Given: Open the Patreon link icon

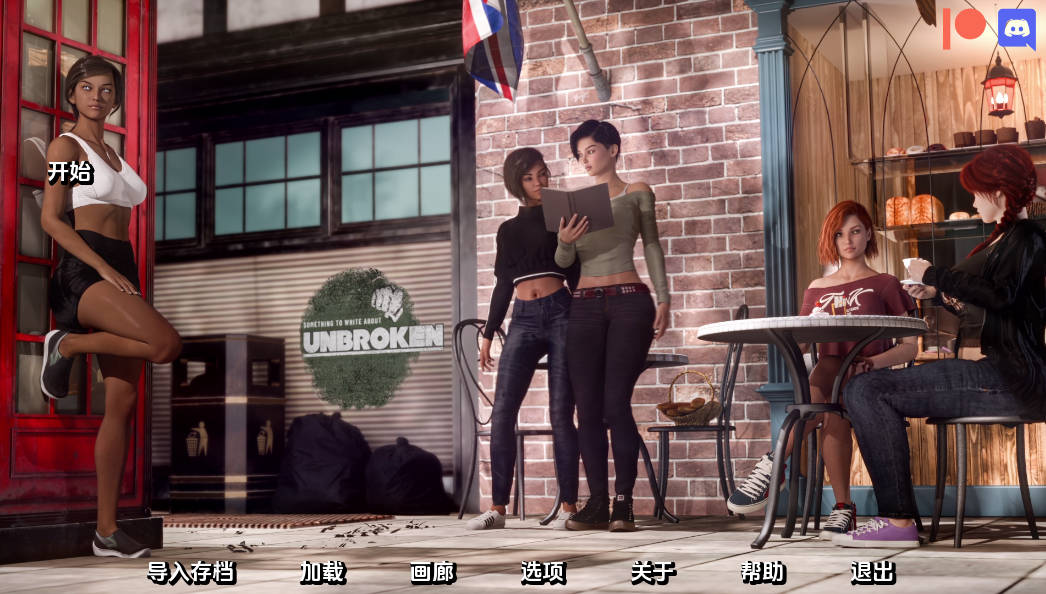Looking at the screenshot, I should tap(964, 27).
